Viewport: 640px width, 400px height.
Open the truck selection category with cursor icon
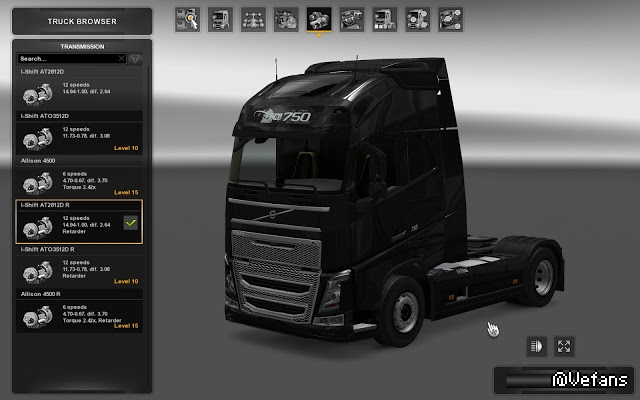tap(188, 18)
